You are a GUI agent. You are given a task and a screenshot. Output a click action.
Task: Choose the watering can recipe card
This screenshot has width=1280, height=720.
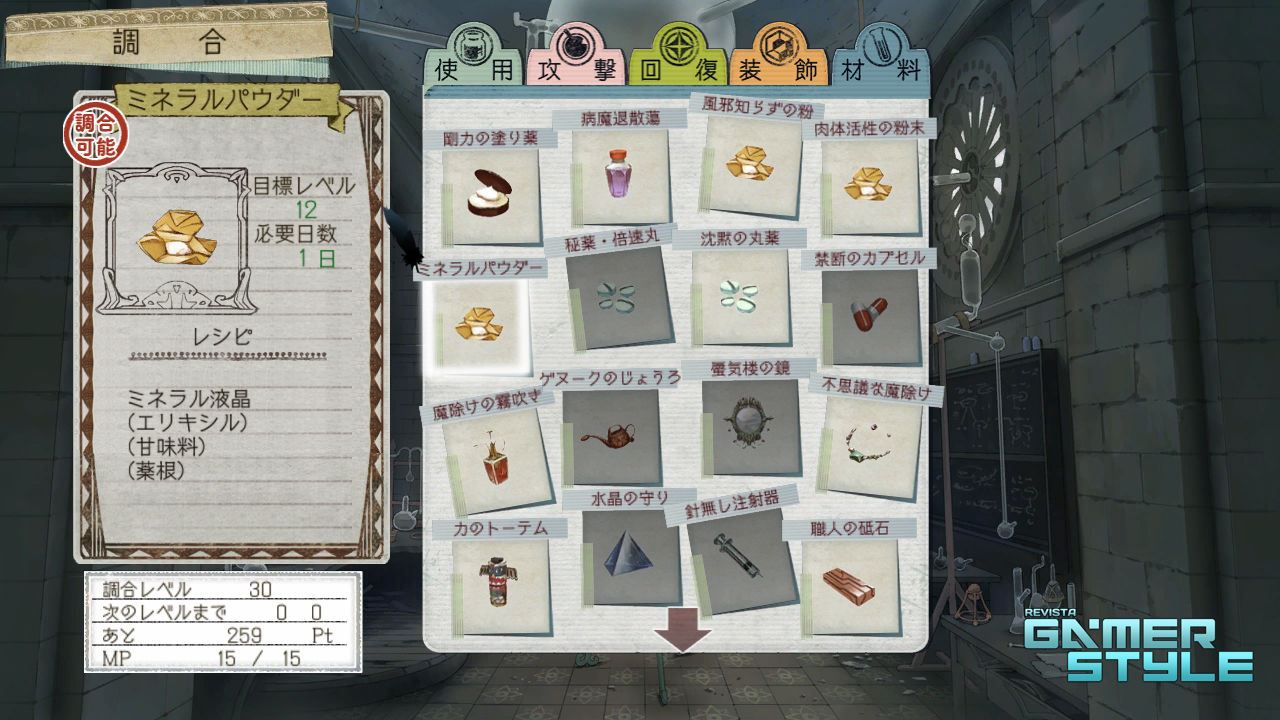[612, 437]
